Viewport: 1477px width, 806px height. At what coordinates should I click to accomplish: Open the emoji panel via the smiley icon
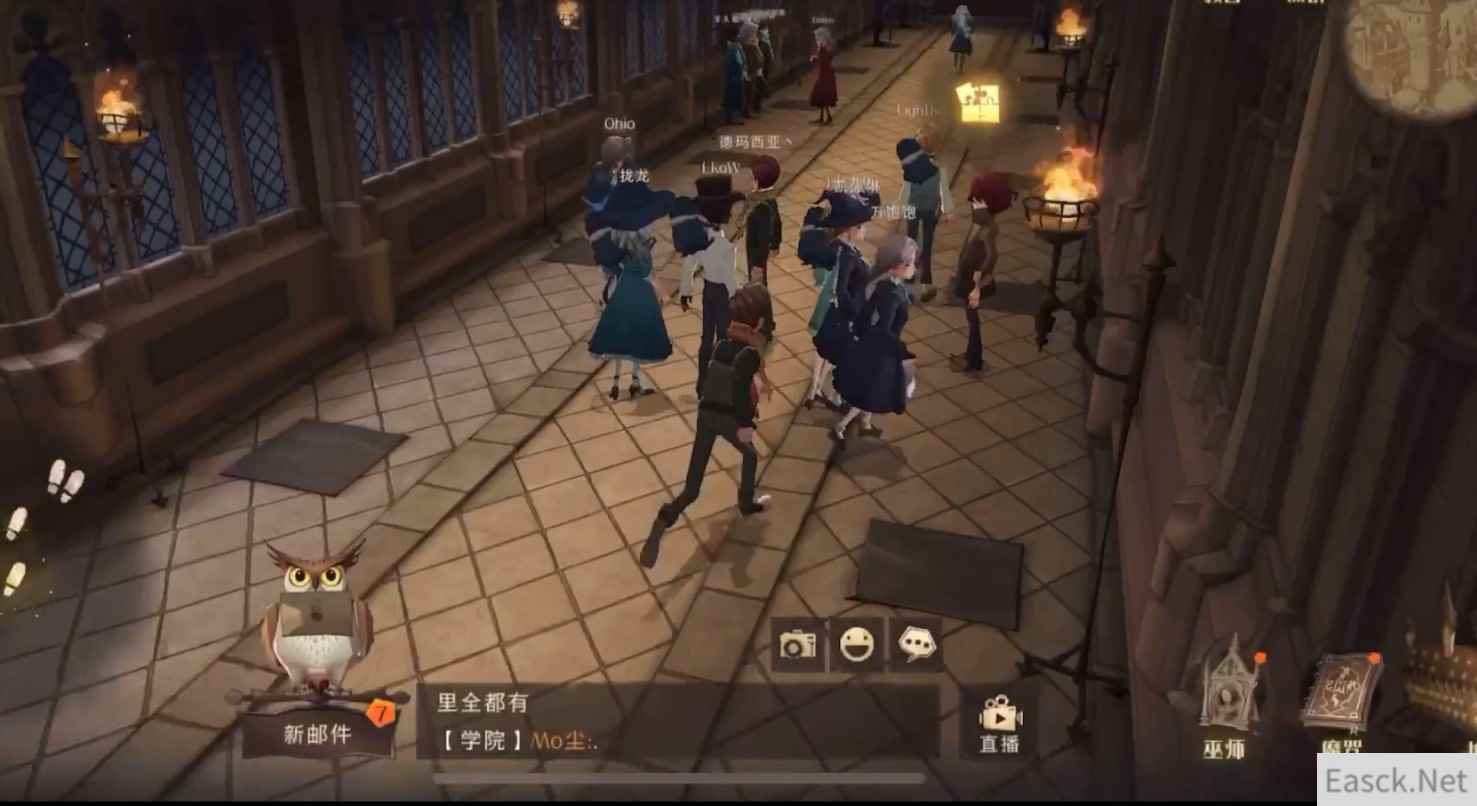[x=857, y=646]
